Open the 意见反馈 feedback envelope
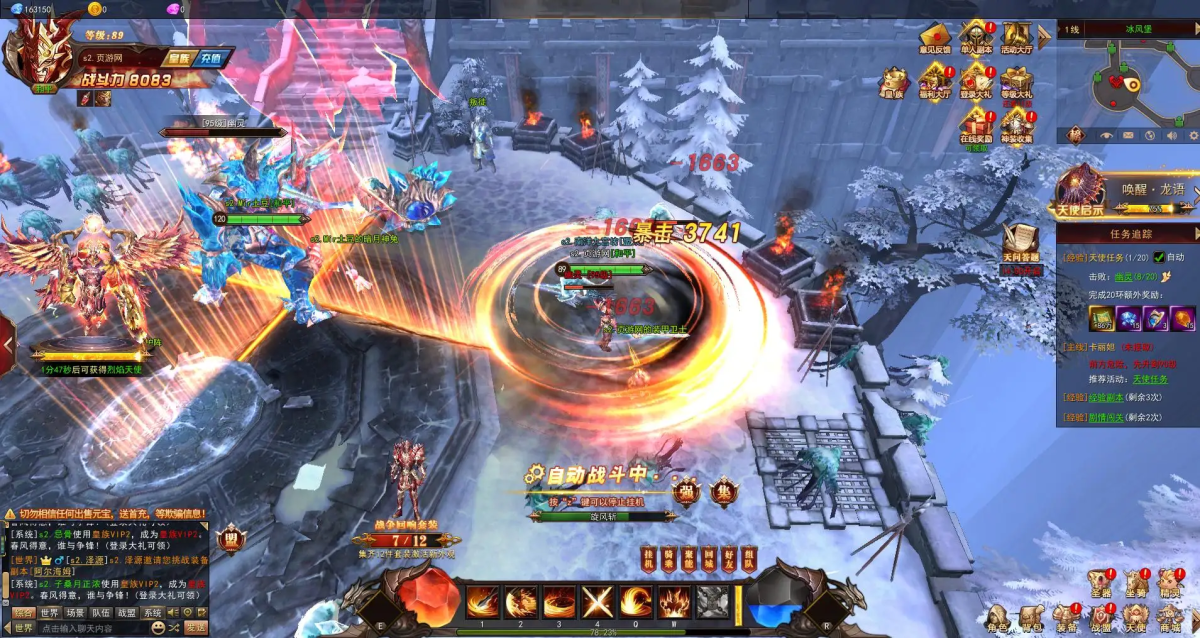The height and width of the screenshot is (638, 1200). 935,41
